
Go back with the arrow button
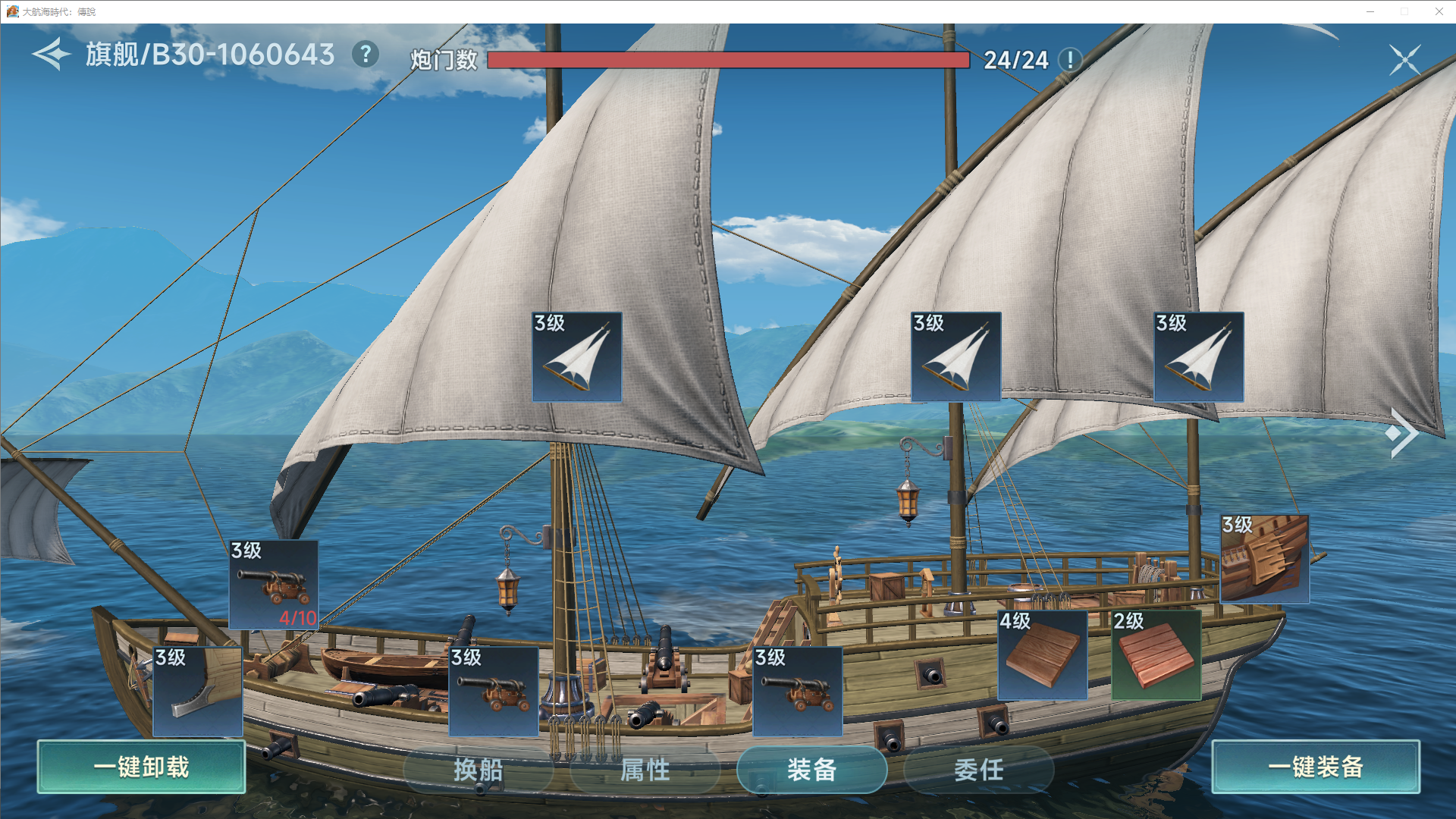51,55
